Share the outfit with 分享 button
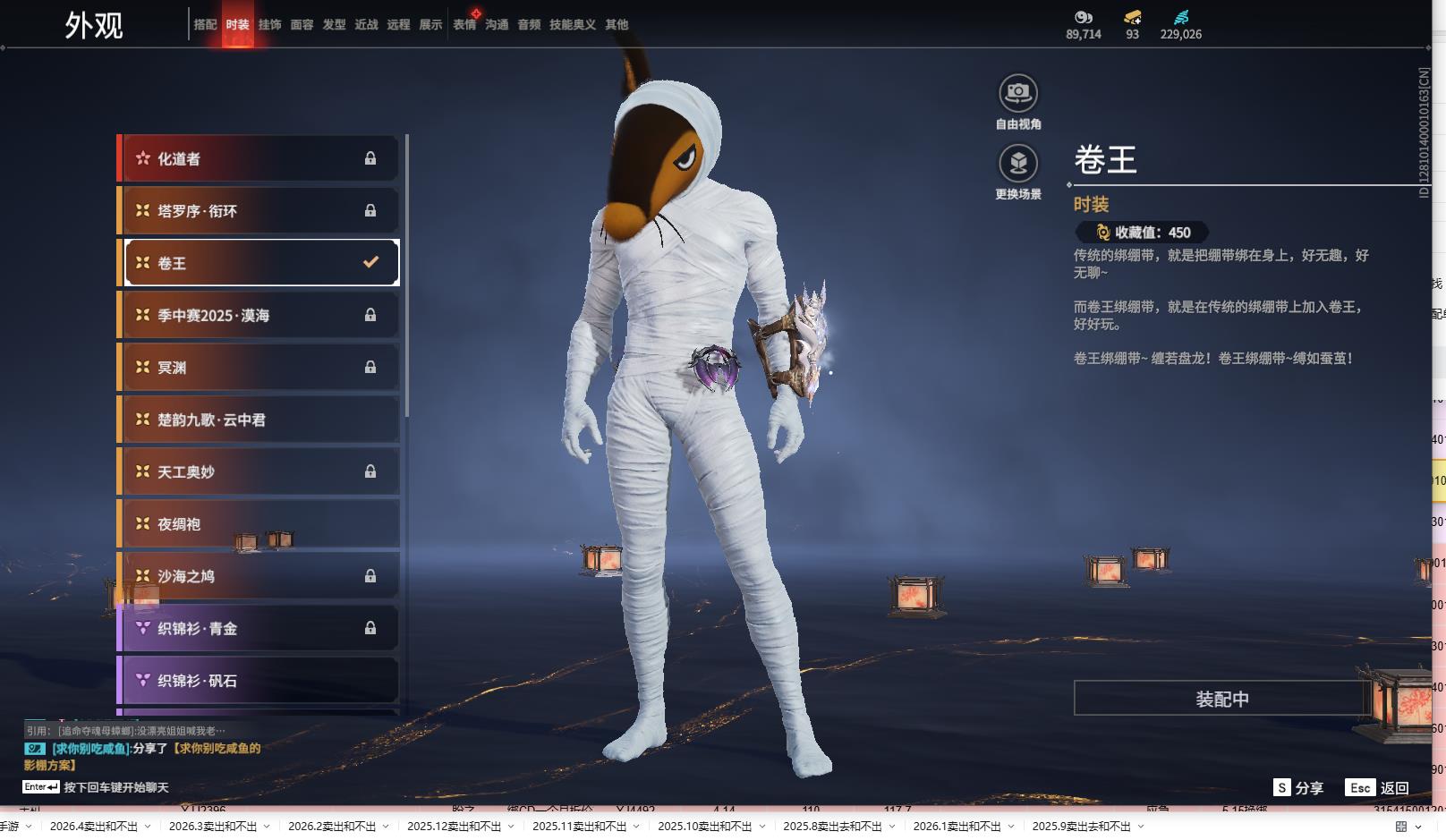The height and width of the screenshot is (840, 1446). point(1298,787)
